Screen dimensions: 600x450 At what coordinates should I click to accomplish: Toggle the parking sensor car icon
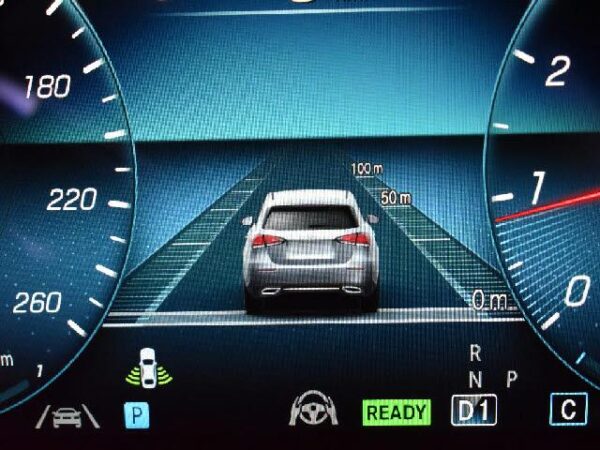tap(148, 367)
